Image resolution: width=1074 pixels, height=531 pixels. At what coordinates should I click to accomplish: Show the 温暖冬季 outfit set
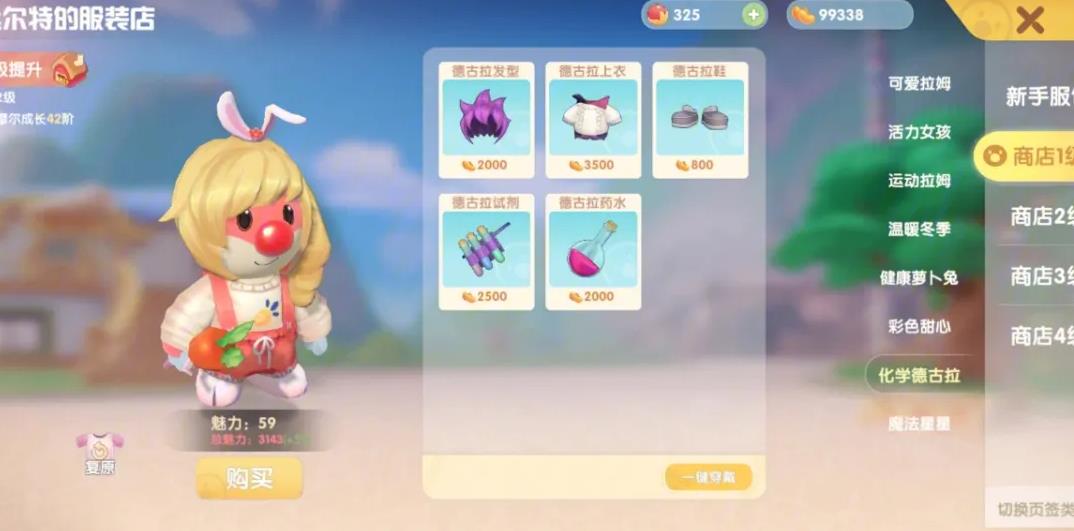(919, 229)
